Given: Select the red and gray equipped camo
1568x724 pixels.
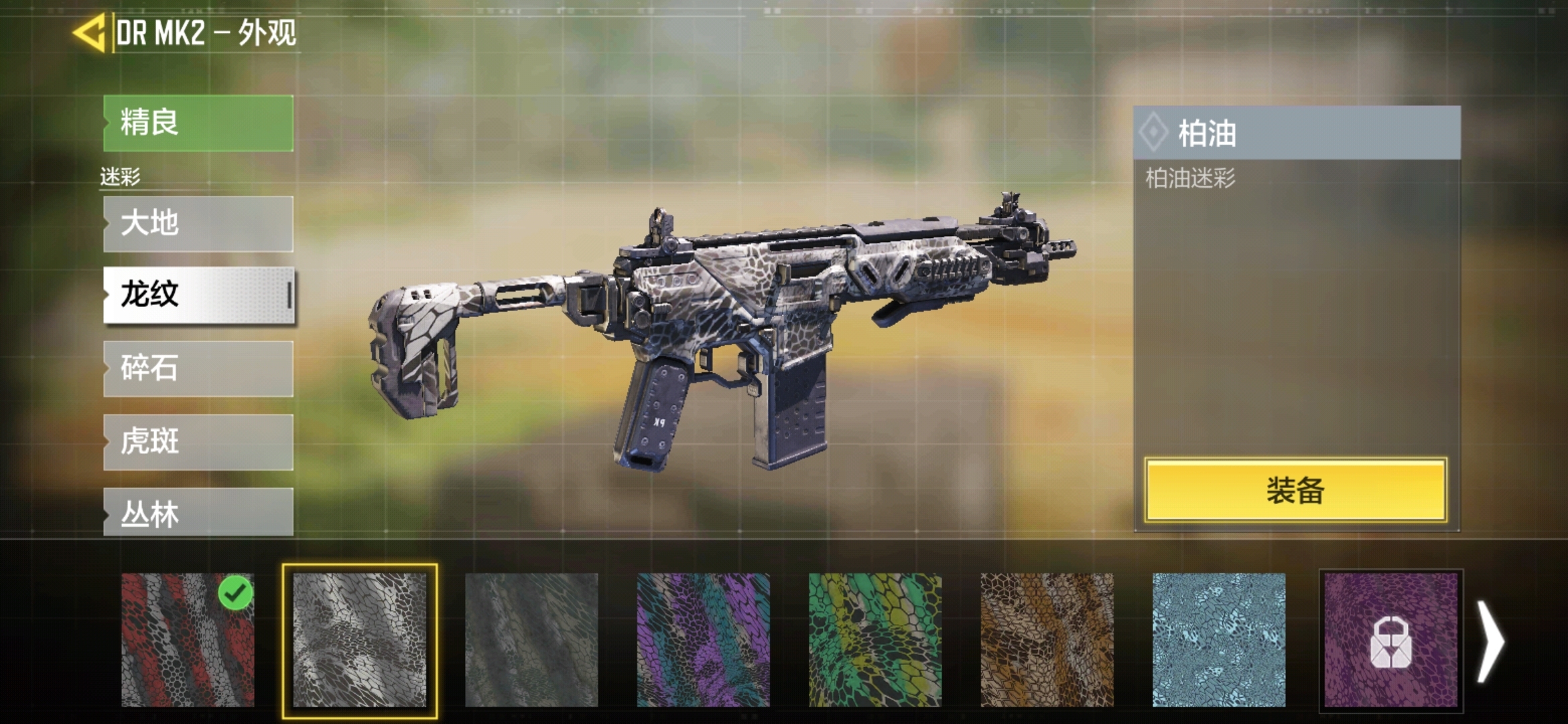Looking at the screenshot, I should pos(188,640).
